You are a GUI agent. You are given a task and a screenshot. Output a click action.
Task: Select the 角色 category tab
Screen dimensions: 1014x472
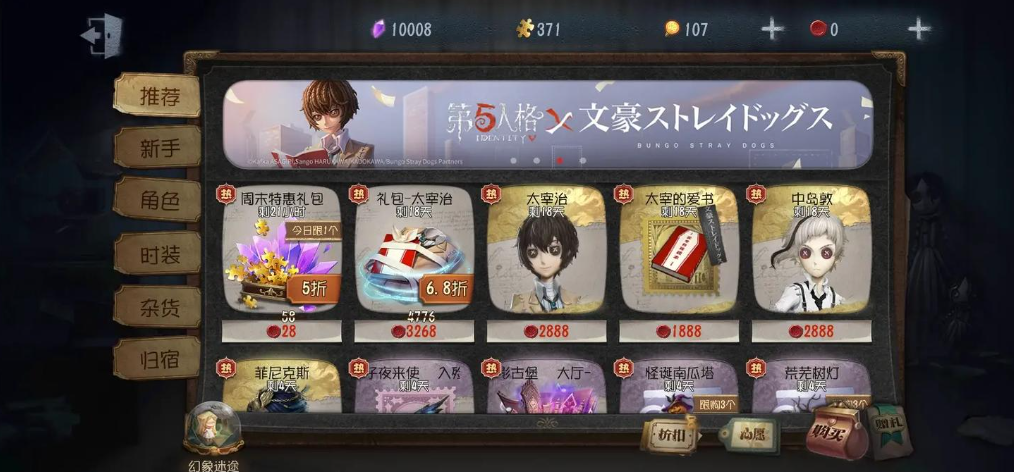[158, 200]
